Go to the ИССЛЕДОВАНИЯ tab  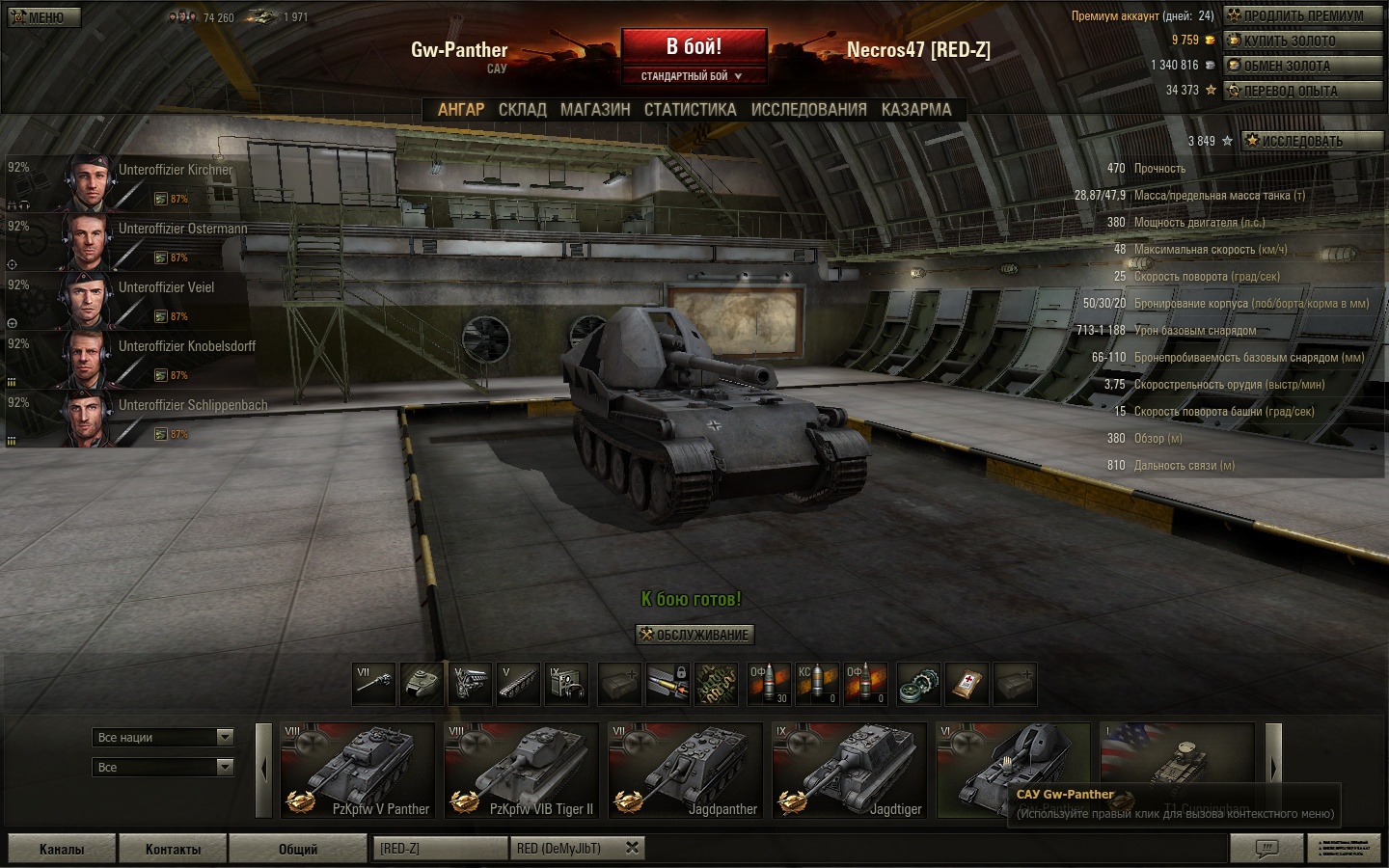pos(808,110)
